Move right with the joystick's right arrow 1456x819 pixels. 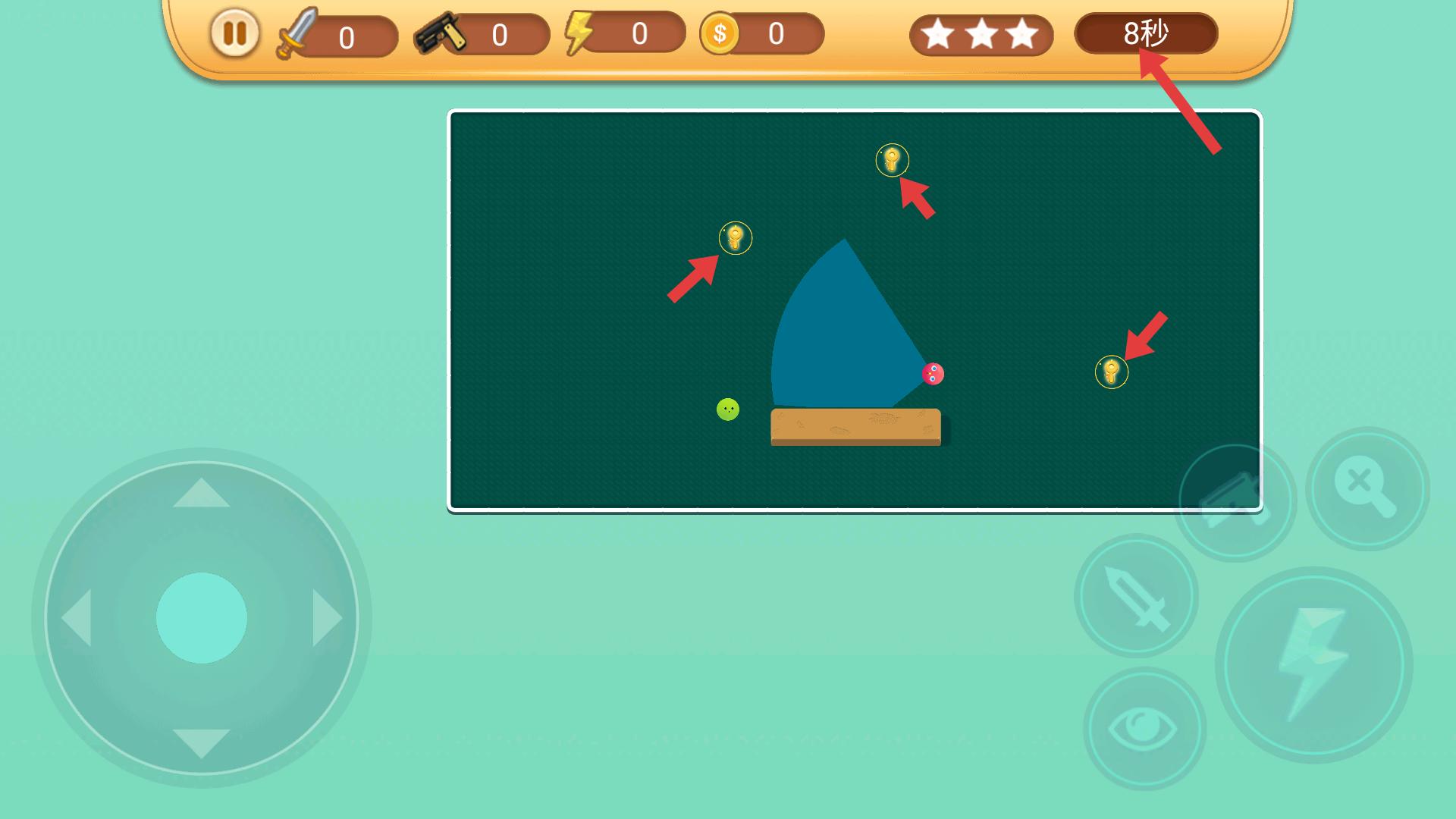click(x=327, y=618)
